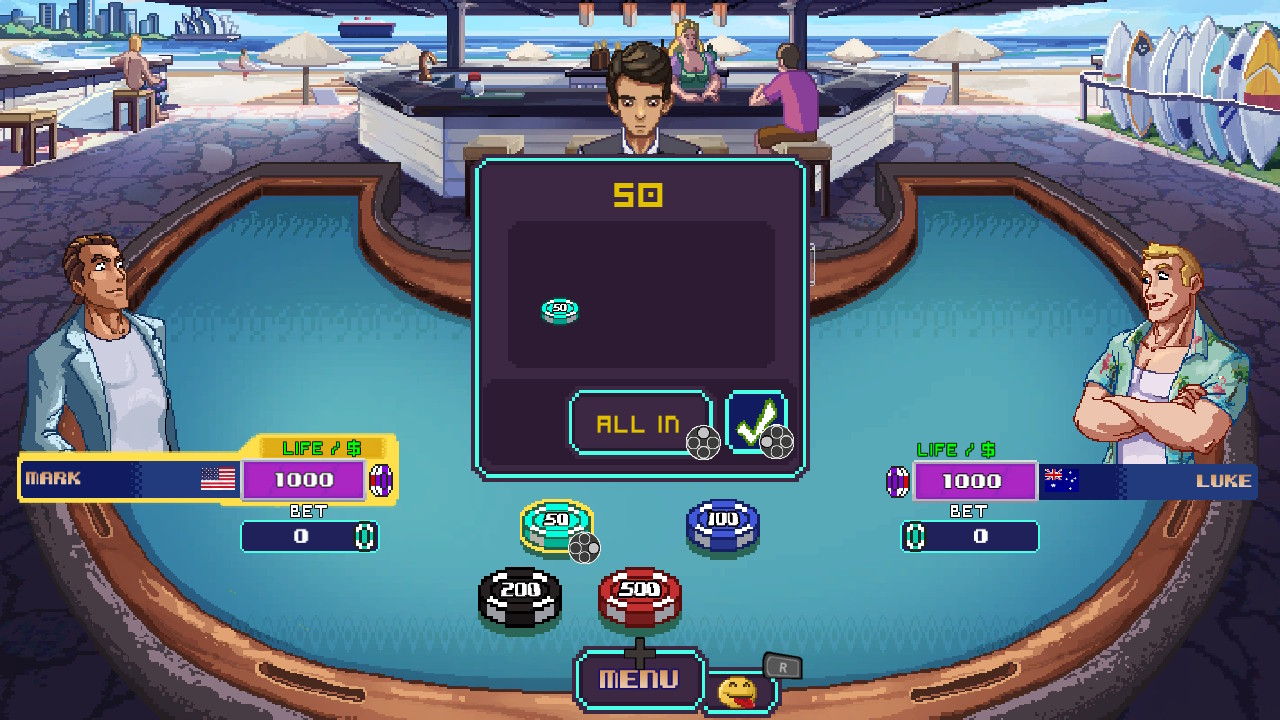Add a teal 50 chip to the bet

point(555,524)
